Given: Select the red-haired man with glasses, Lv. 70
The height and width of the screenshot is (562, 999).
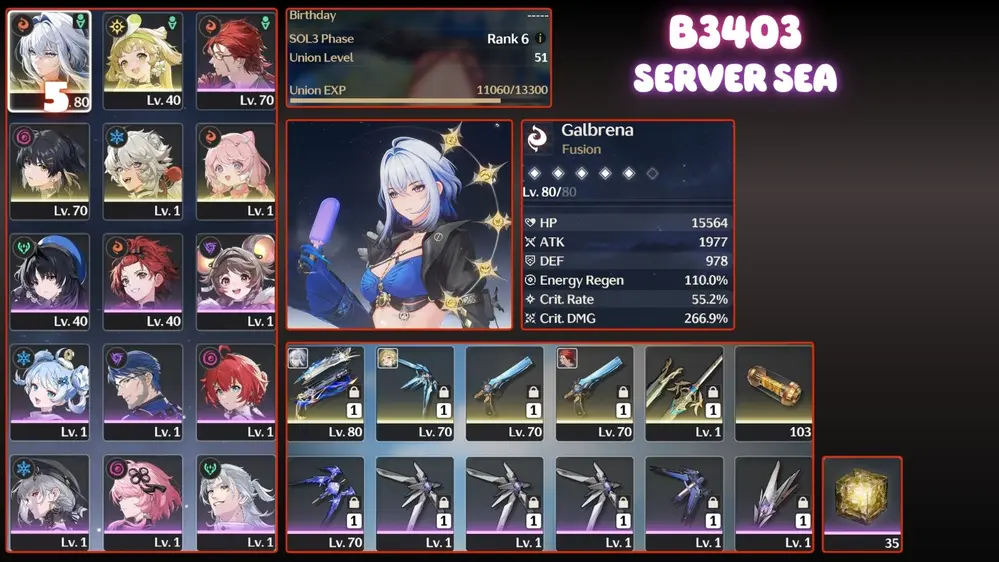Looking at the screenshot, I should click(x=236, y=60).
